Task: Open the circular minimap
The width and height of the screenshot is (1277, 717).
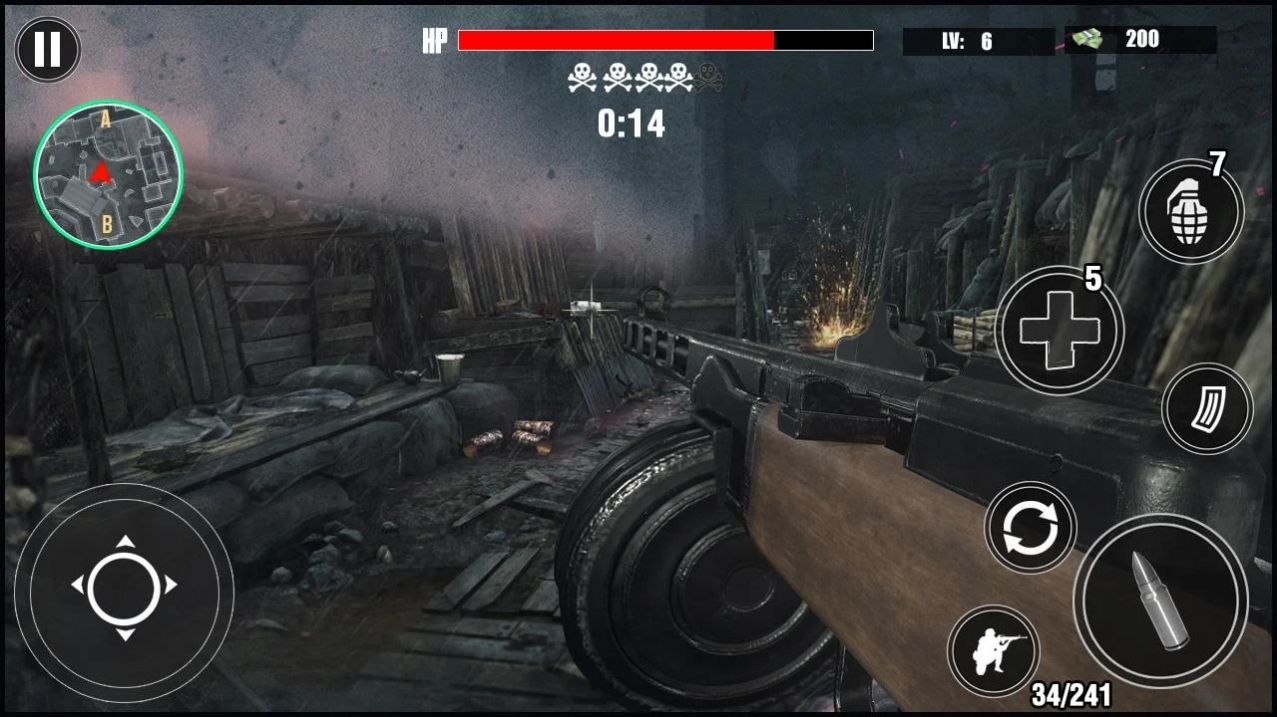Action: [x=108, y=174]
